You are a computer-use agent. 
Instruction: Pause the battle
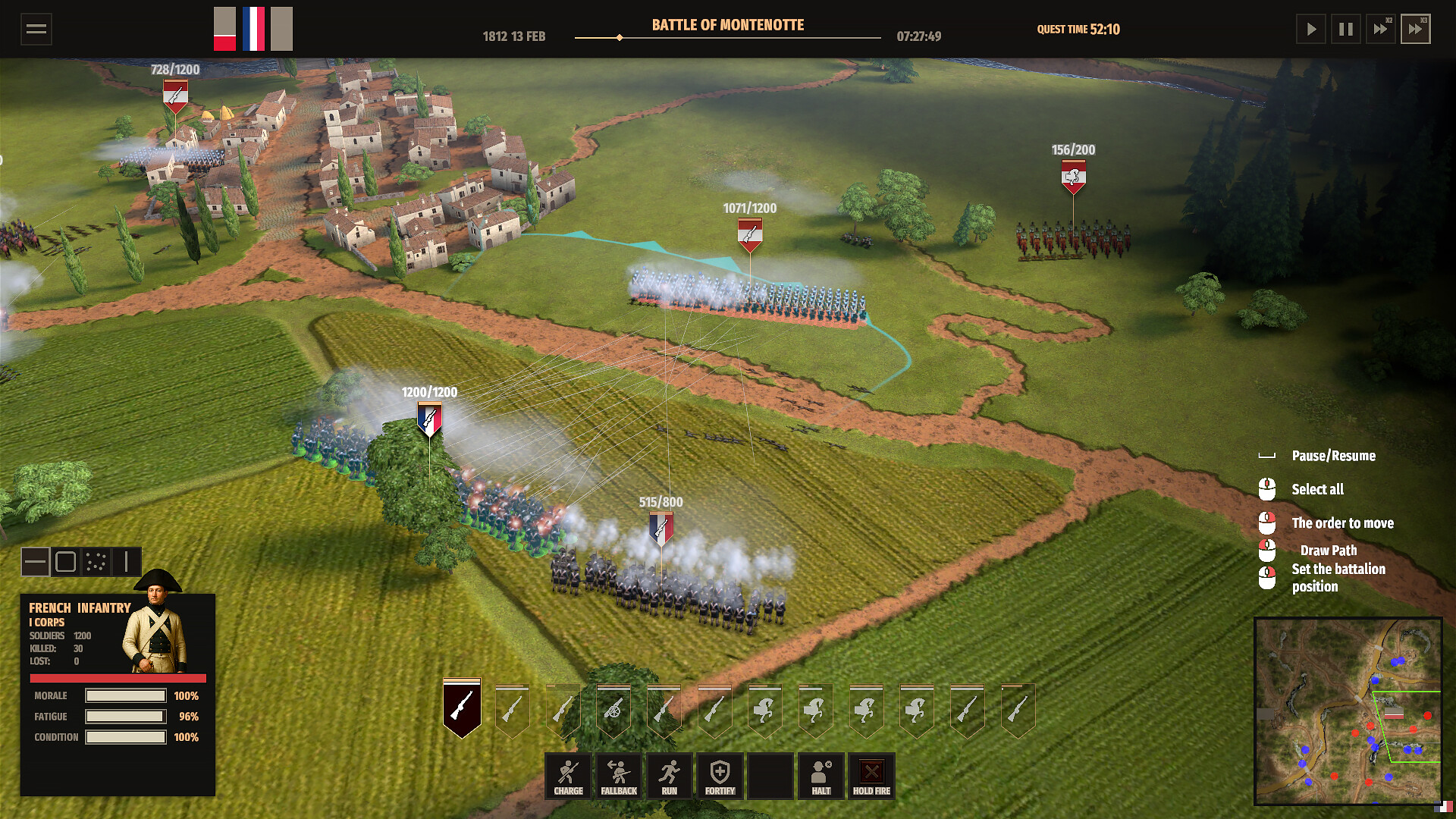point(1346,30)
